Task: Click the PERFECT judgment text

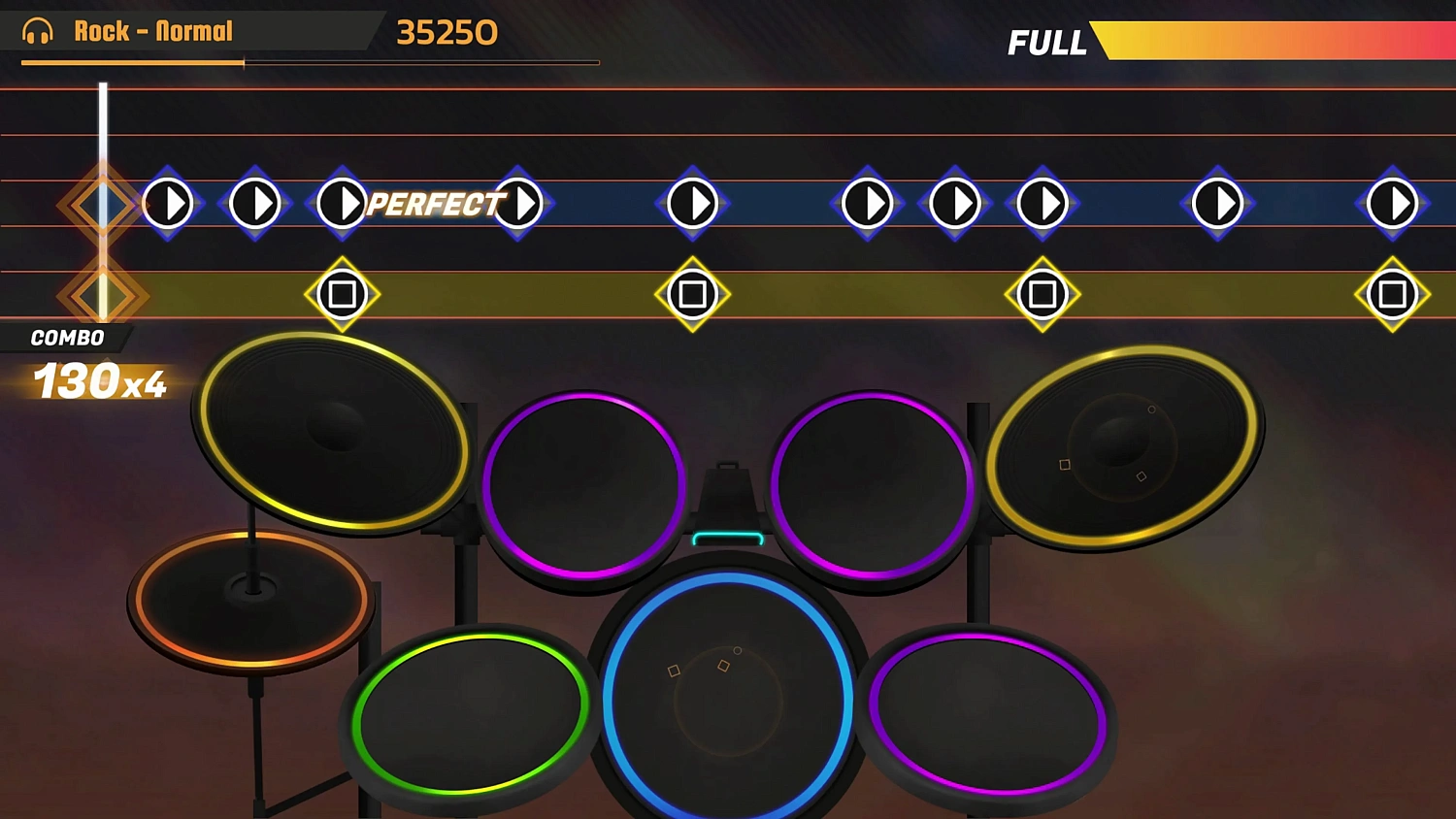Action: pos(434,205)
